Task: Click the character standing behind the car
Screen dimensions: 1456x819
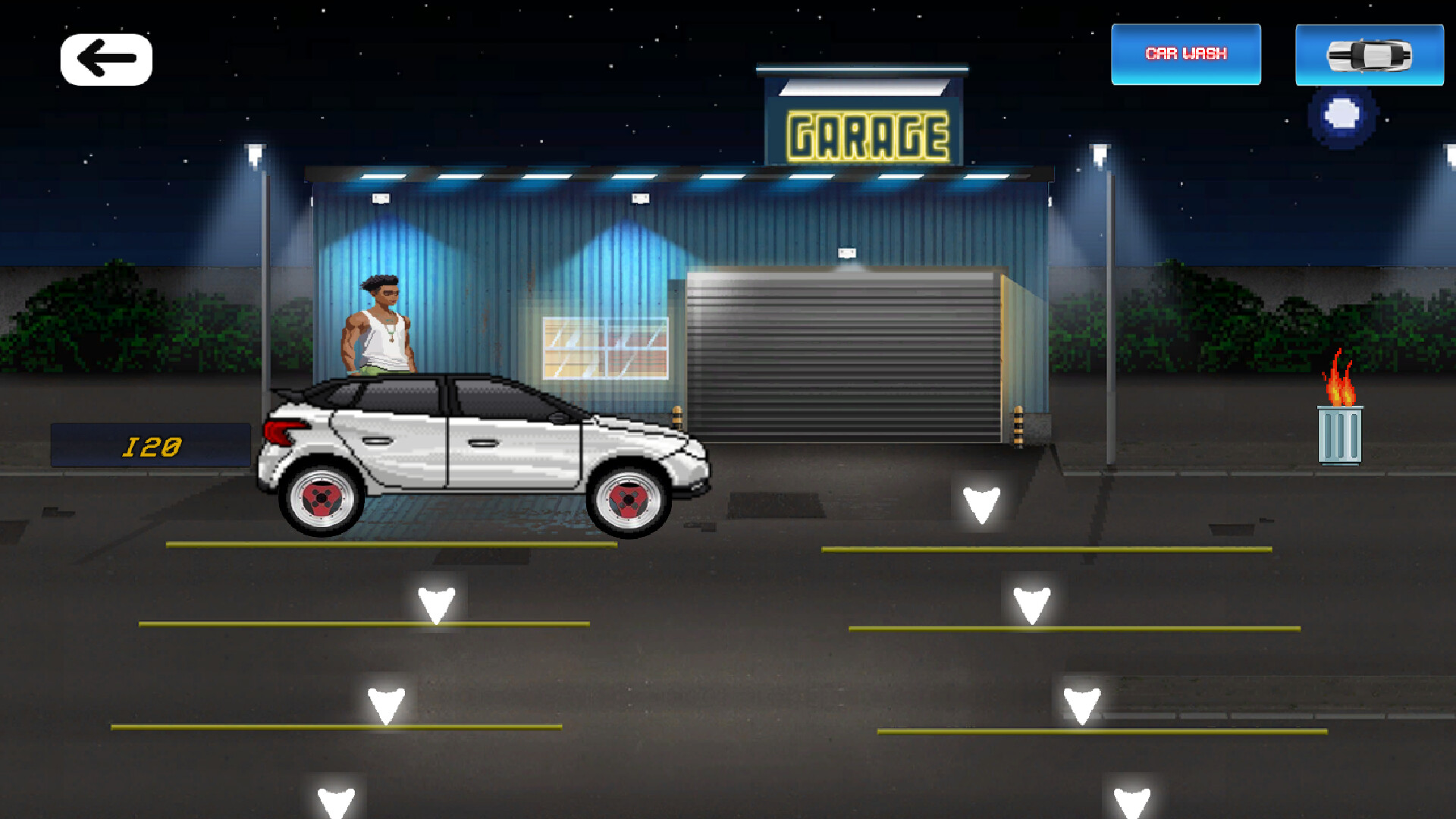Action: (x=379, y=326)
